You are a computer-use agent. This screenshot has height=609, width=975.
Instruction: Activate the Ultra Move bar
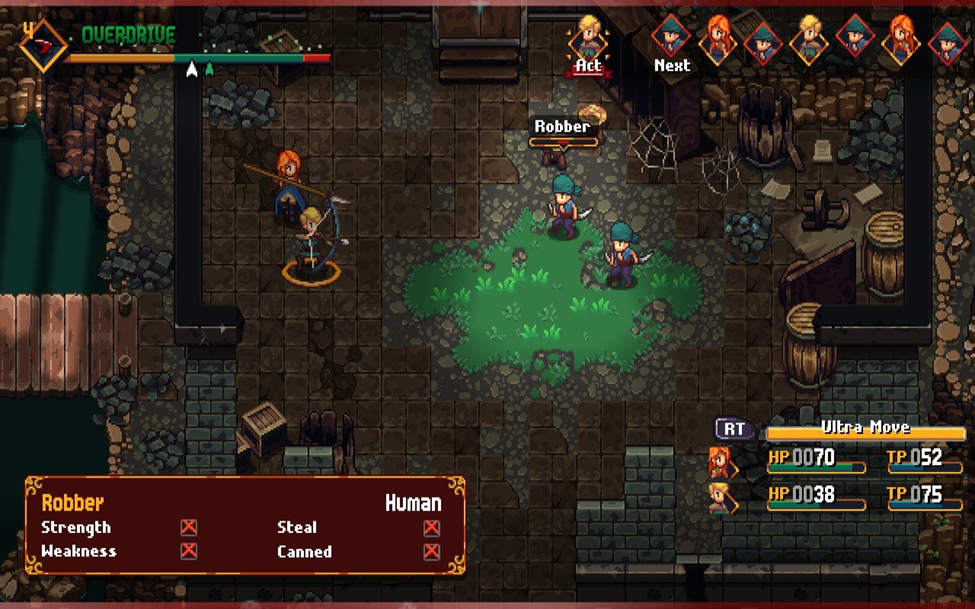[x=865, y=429]
